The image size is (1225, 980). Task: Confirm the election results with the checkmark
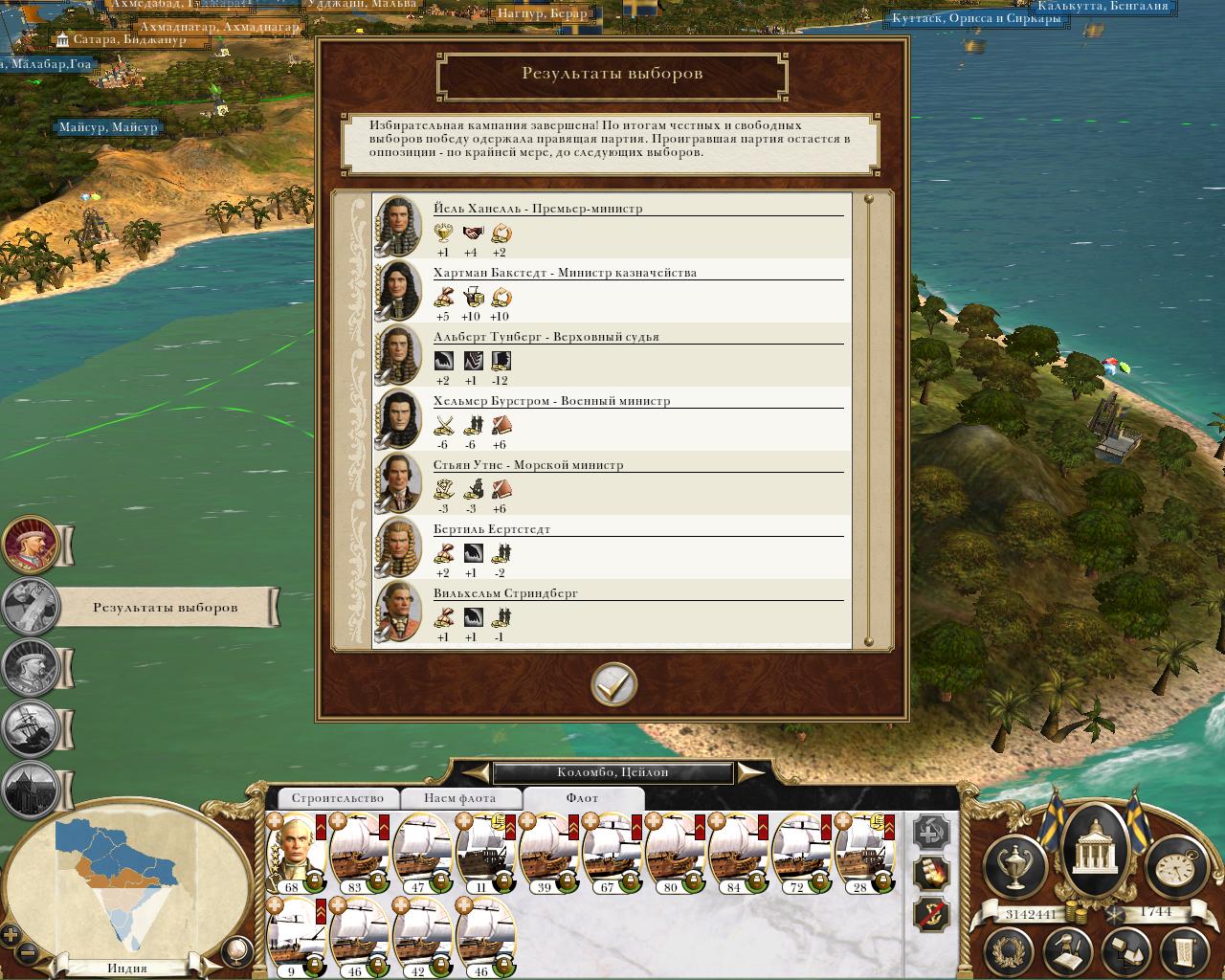(613, 684)
